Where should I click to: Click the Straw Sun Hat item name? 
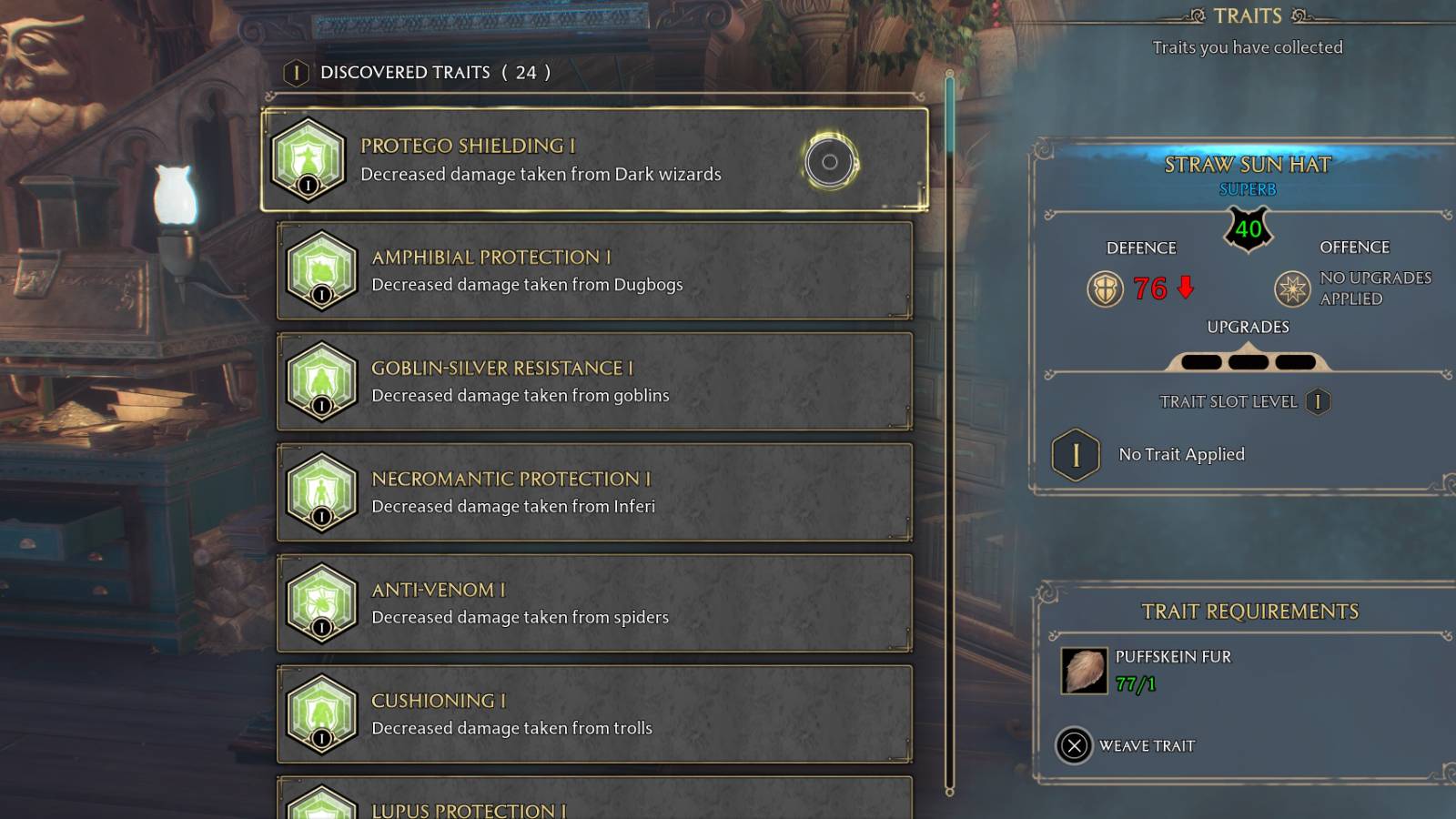(1249, 165)
